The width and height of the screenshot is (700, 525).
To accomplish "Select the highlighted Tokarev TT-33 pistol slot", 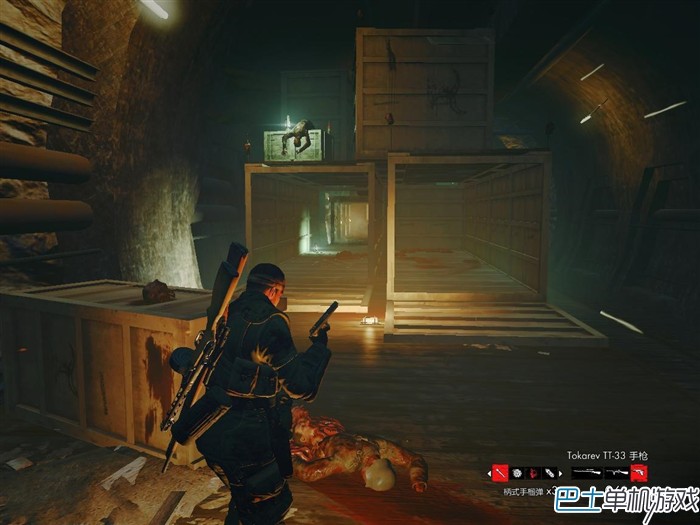I will click(639, 473).
